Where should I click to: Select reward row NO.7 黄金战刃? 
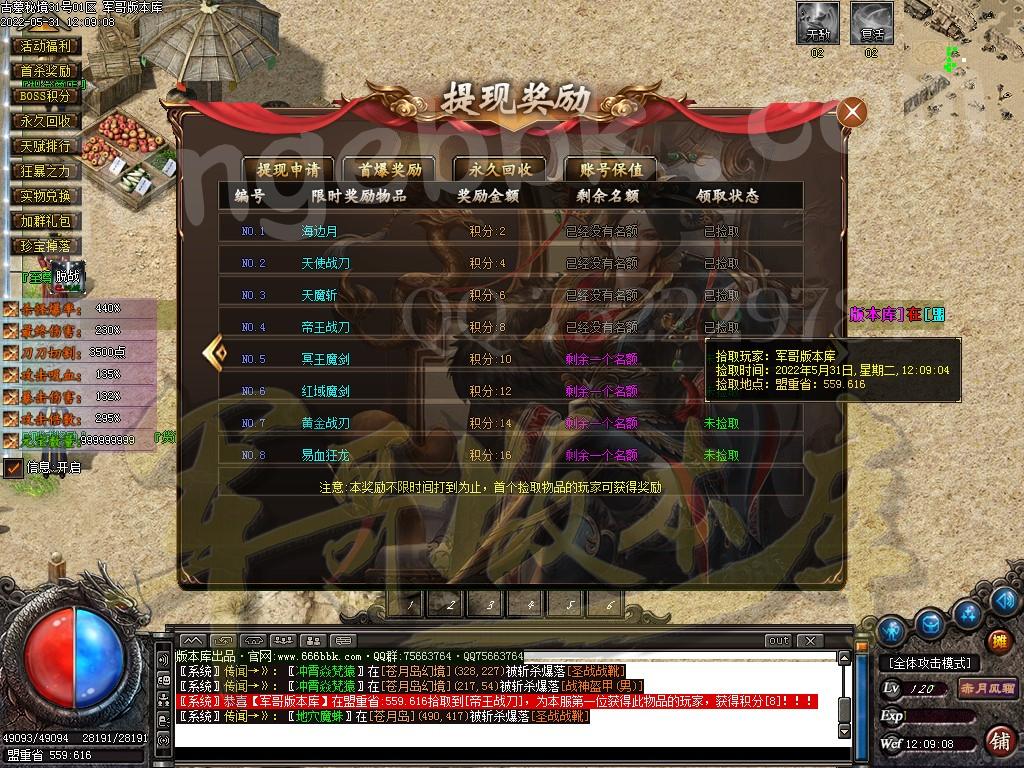[510, 423]
